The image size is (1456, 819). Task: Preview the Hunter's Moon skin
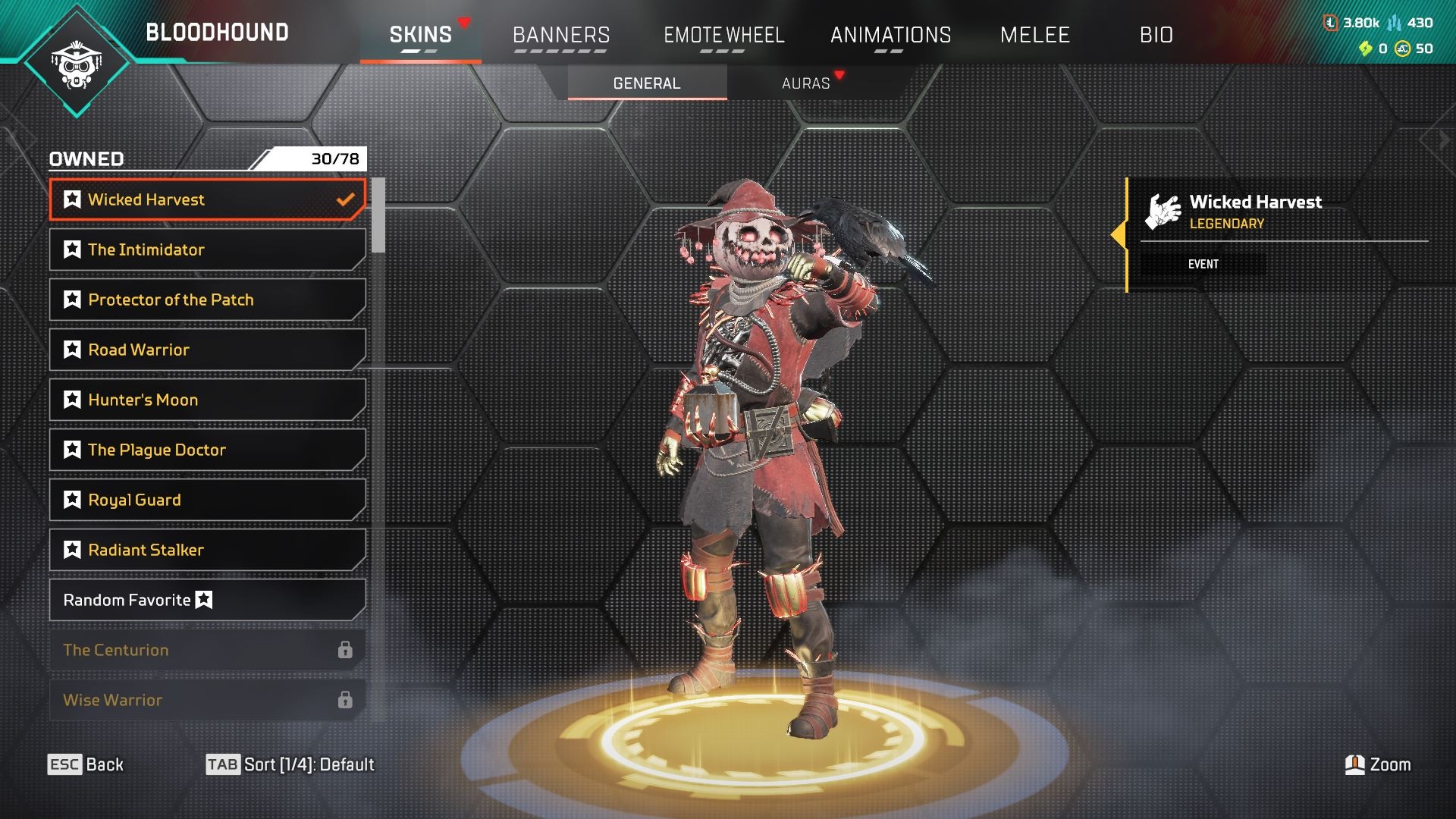pos(207,400)
